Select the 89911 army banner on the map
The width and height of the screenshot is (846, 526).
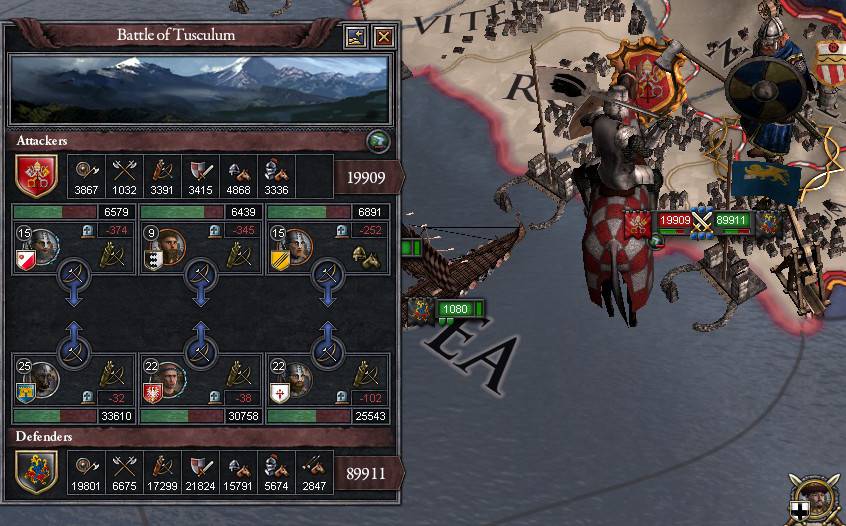point(733,221)
